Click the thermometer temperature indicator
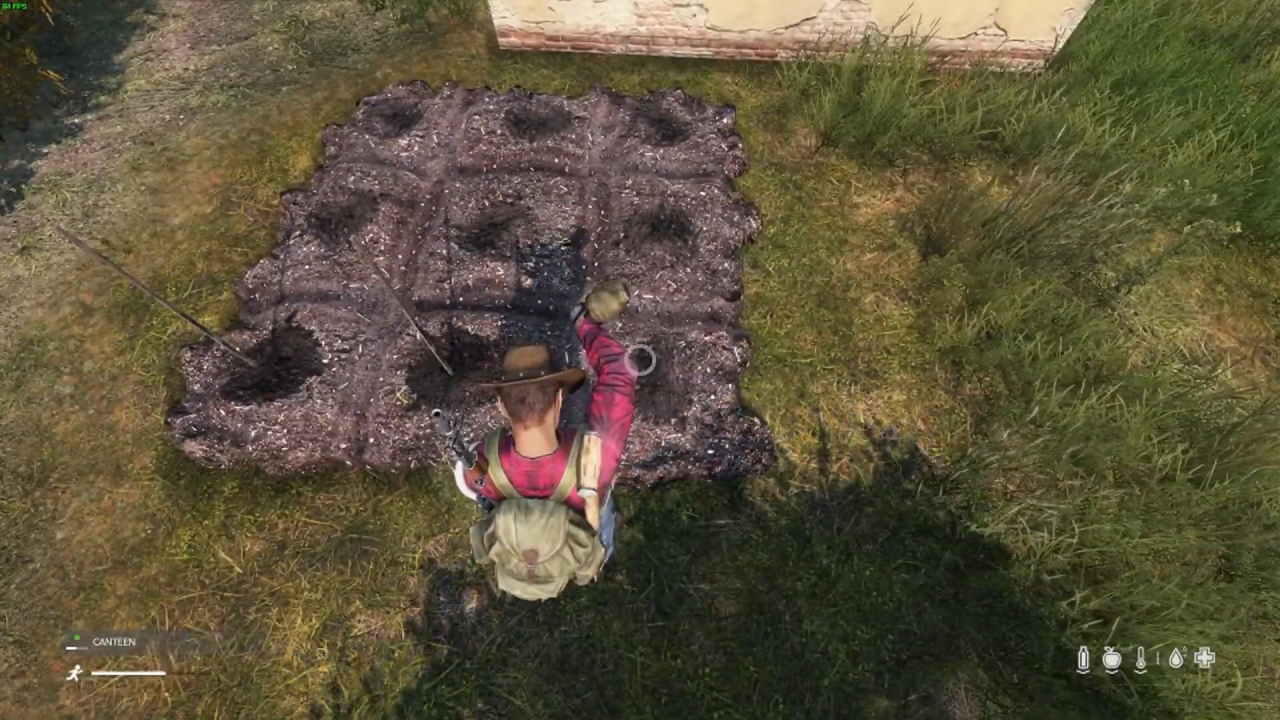 coord(1141,658)
